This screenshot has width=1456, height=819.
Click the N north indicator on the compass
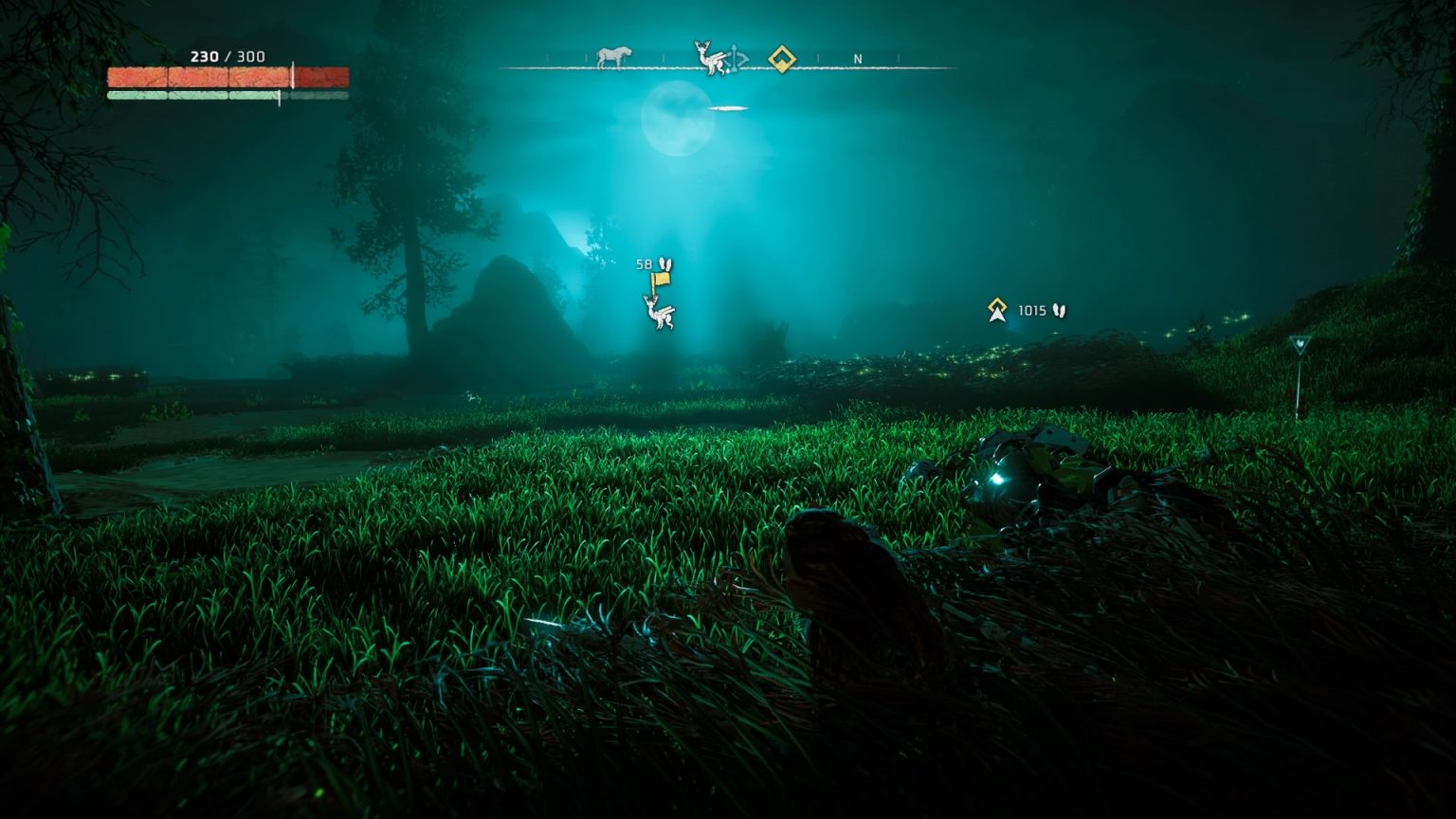pos(858,60)
